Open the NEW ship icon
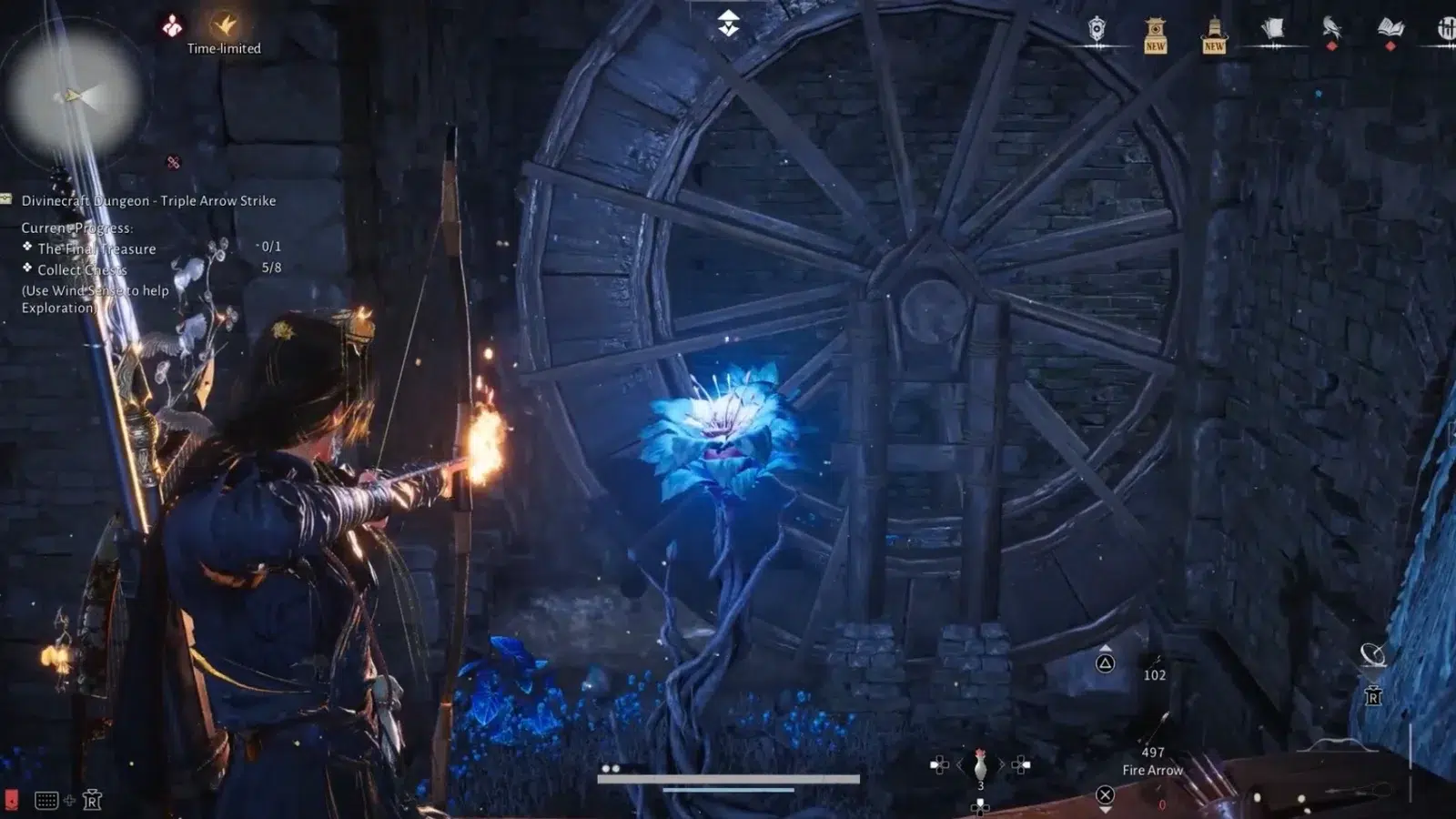The height and width of the screenshot is (819, 1456). [x=1214, y=35]
